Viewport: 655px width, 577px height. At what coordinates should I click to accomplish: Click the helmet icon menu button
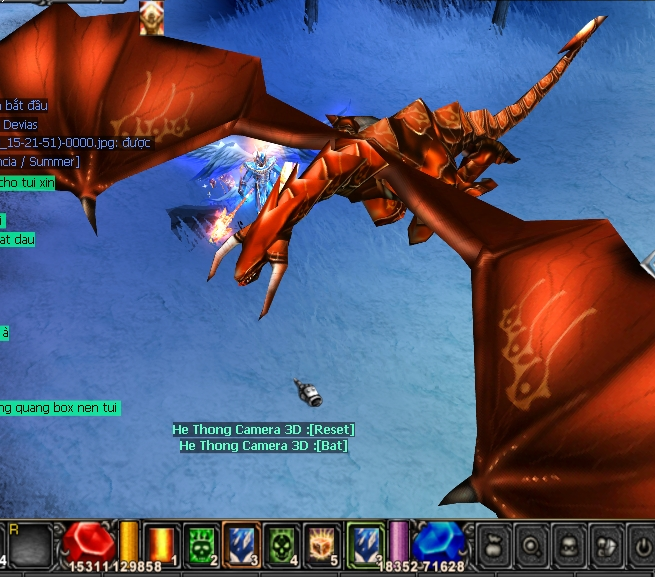[605, 545]
